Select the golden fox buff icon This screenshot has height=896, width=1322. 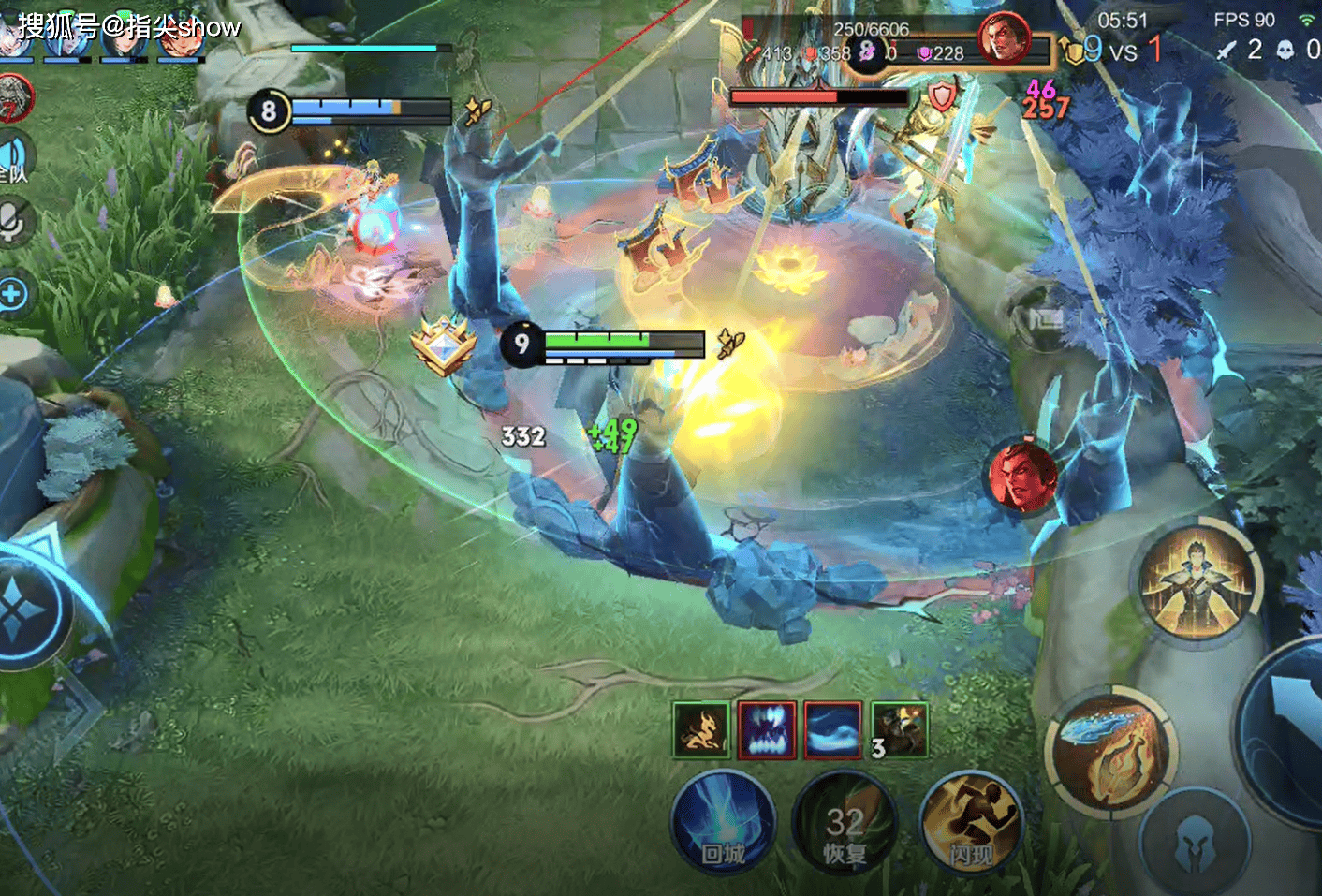click(x=700, y=729)
